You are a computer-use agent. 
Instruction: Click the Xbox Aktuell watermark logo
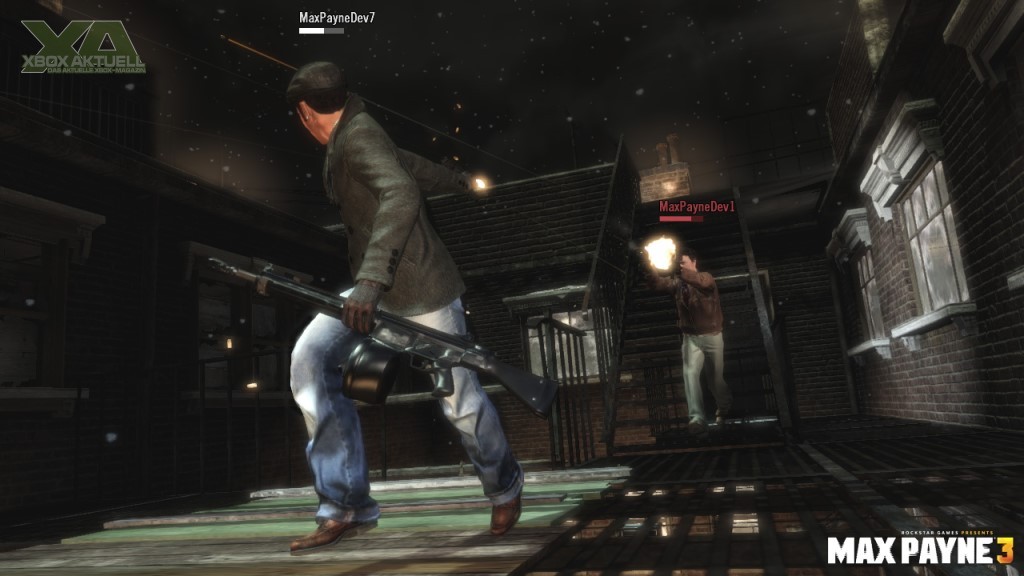pos(84,47)
